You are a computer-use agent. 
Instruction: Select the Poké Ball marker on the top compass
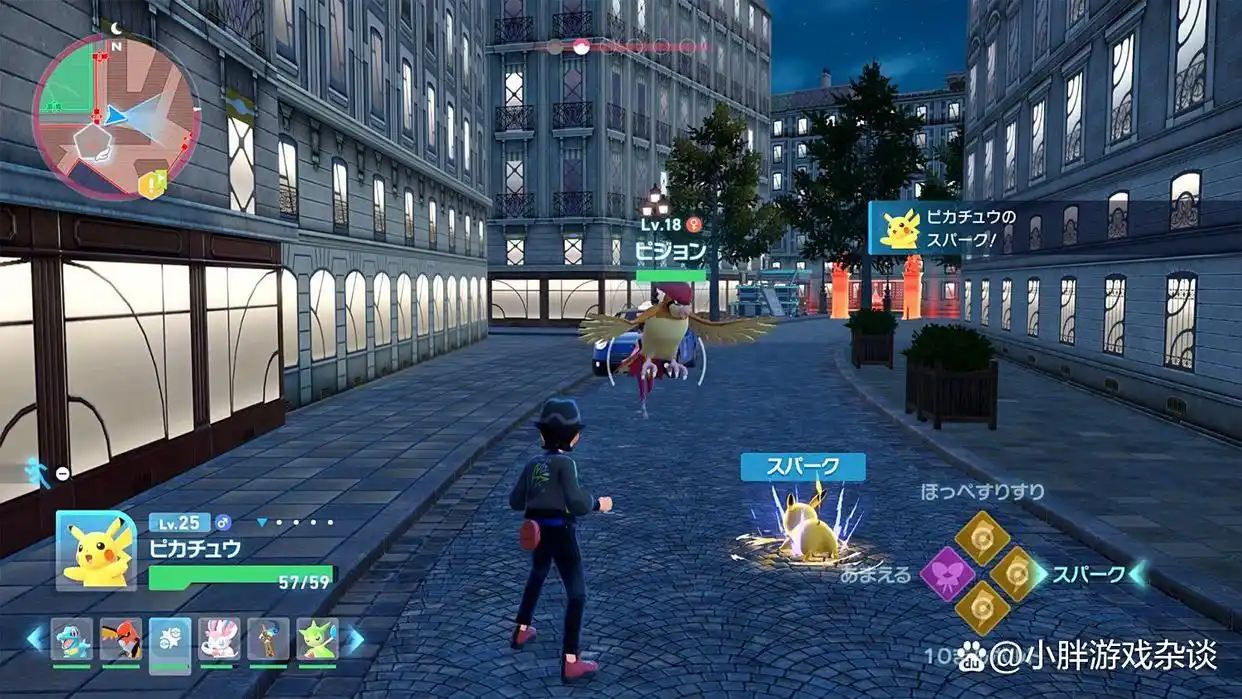tap(579, 46)
